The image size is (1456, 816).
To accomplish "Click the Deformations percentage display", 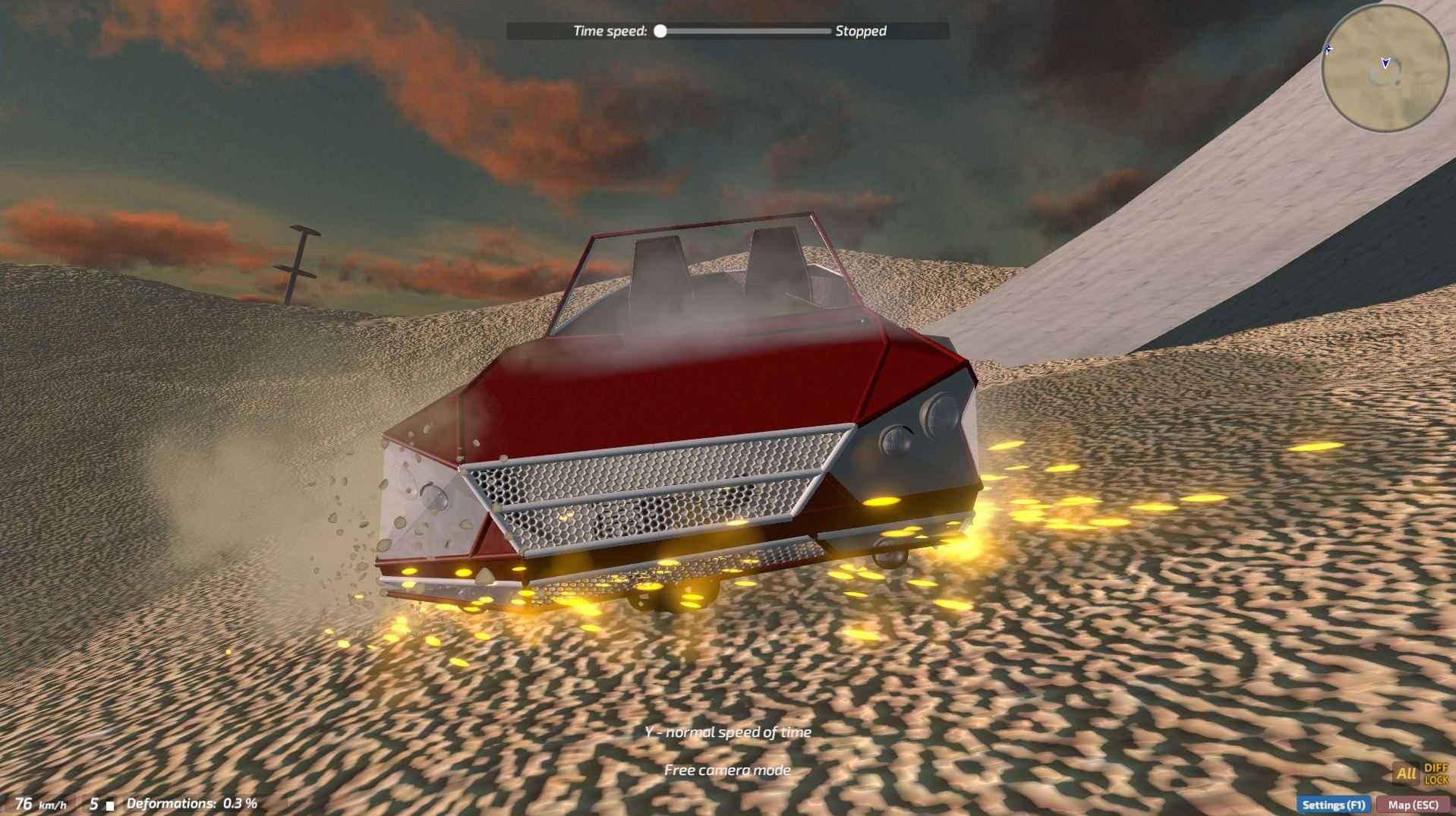I will (194, 802).
